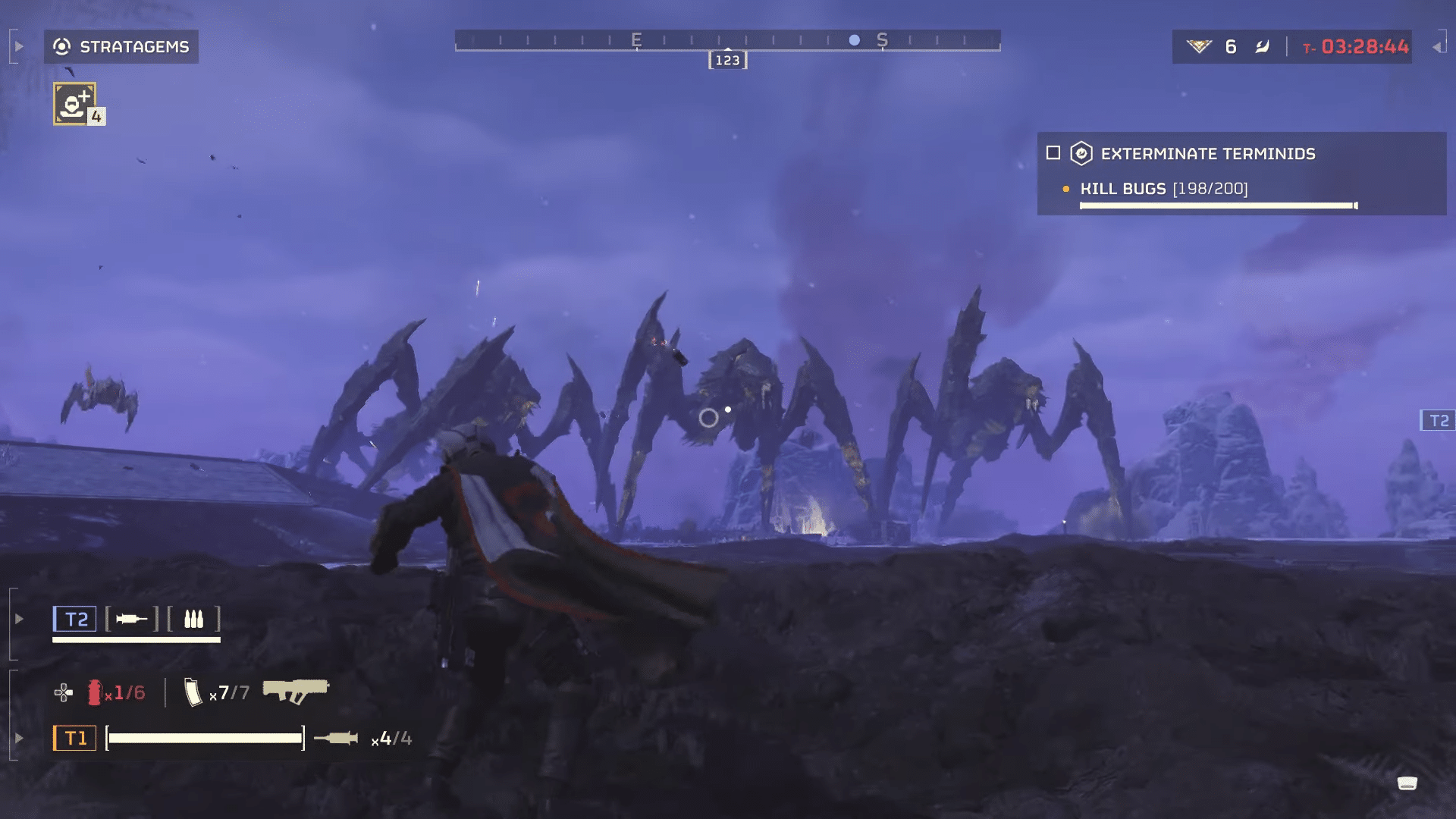Image resolution: width=1456 pixels, height=819 pixels.
Task: Select the red grenade icon showing x1/6
Action: (97, 692)
